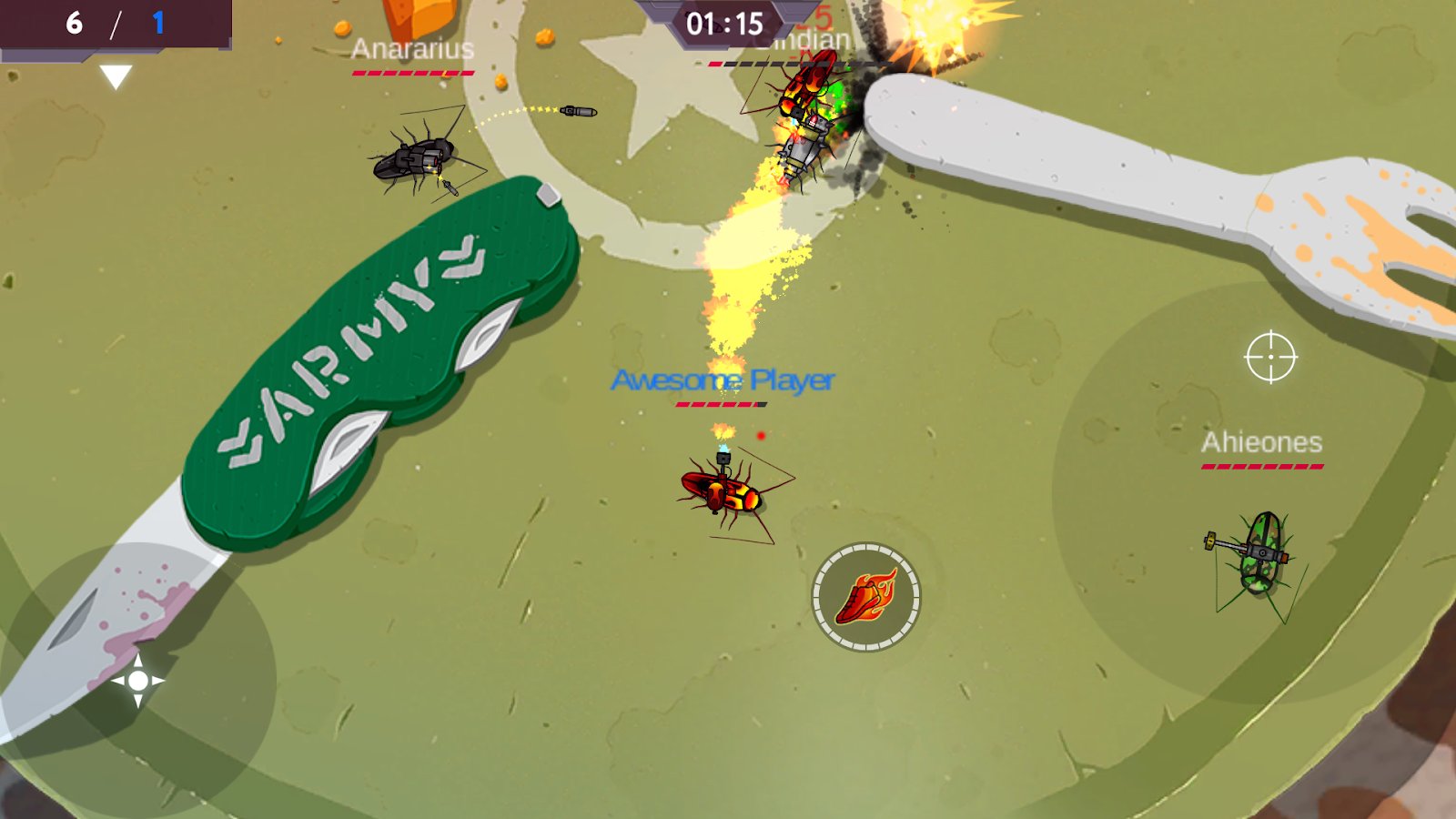
Task: Activate the flaming chili pepper ability
Action: coord(865,597)
